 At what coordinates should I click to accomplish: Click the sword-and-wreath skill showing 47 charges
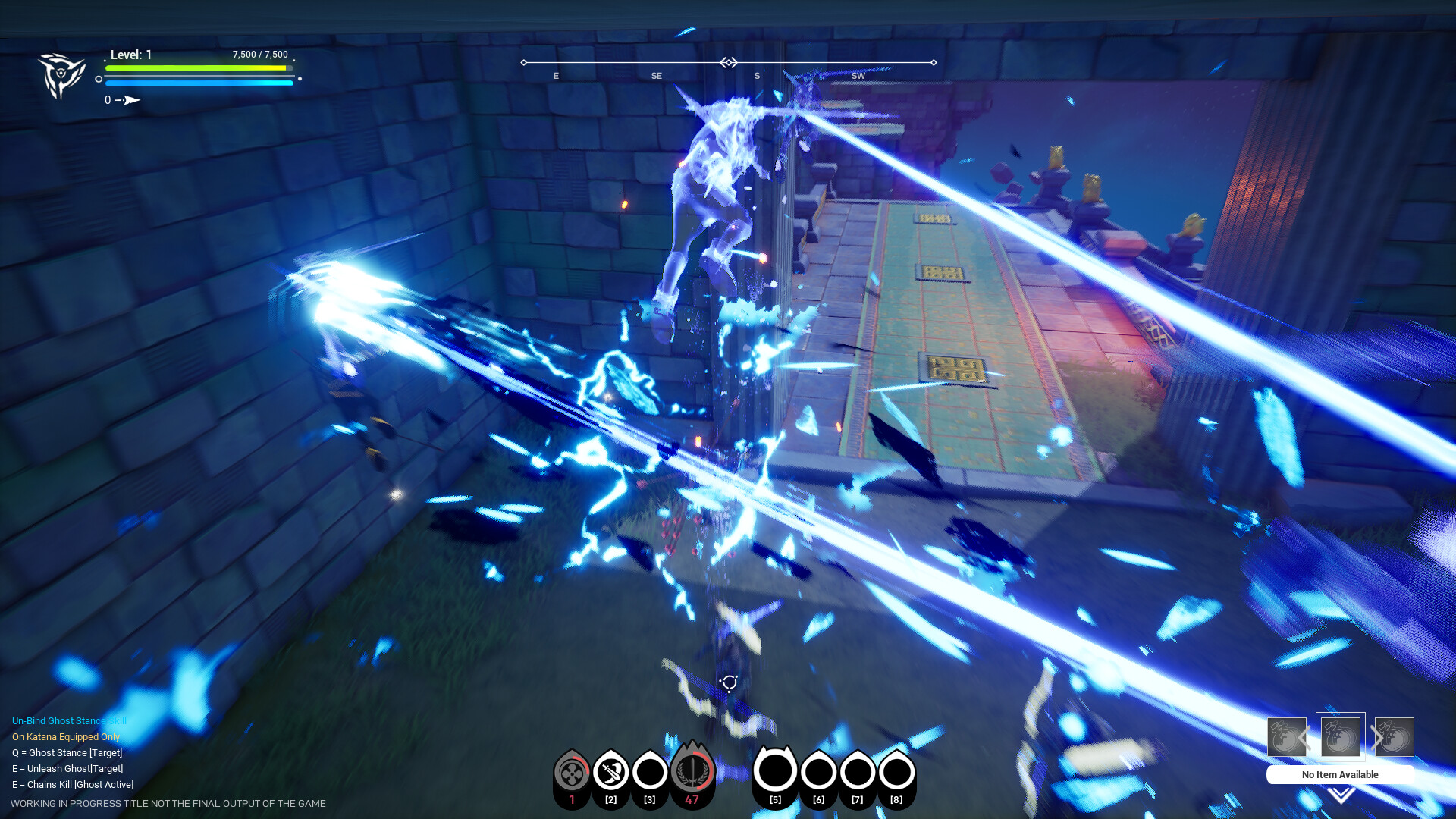692,773
